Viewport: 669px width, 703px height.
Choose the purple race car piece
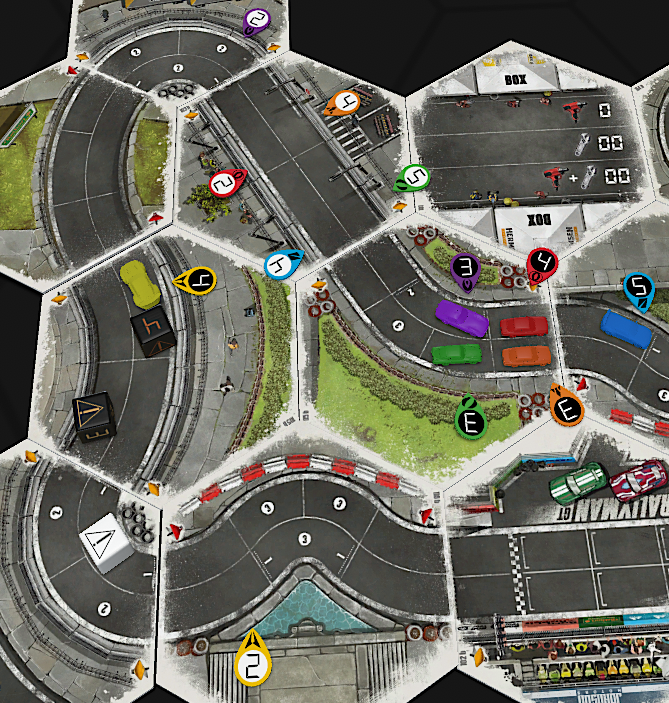461,318
